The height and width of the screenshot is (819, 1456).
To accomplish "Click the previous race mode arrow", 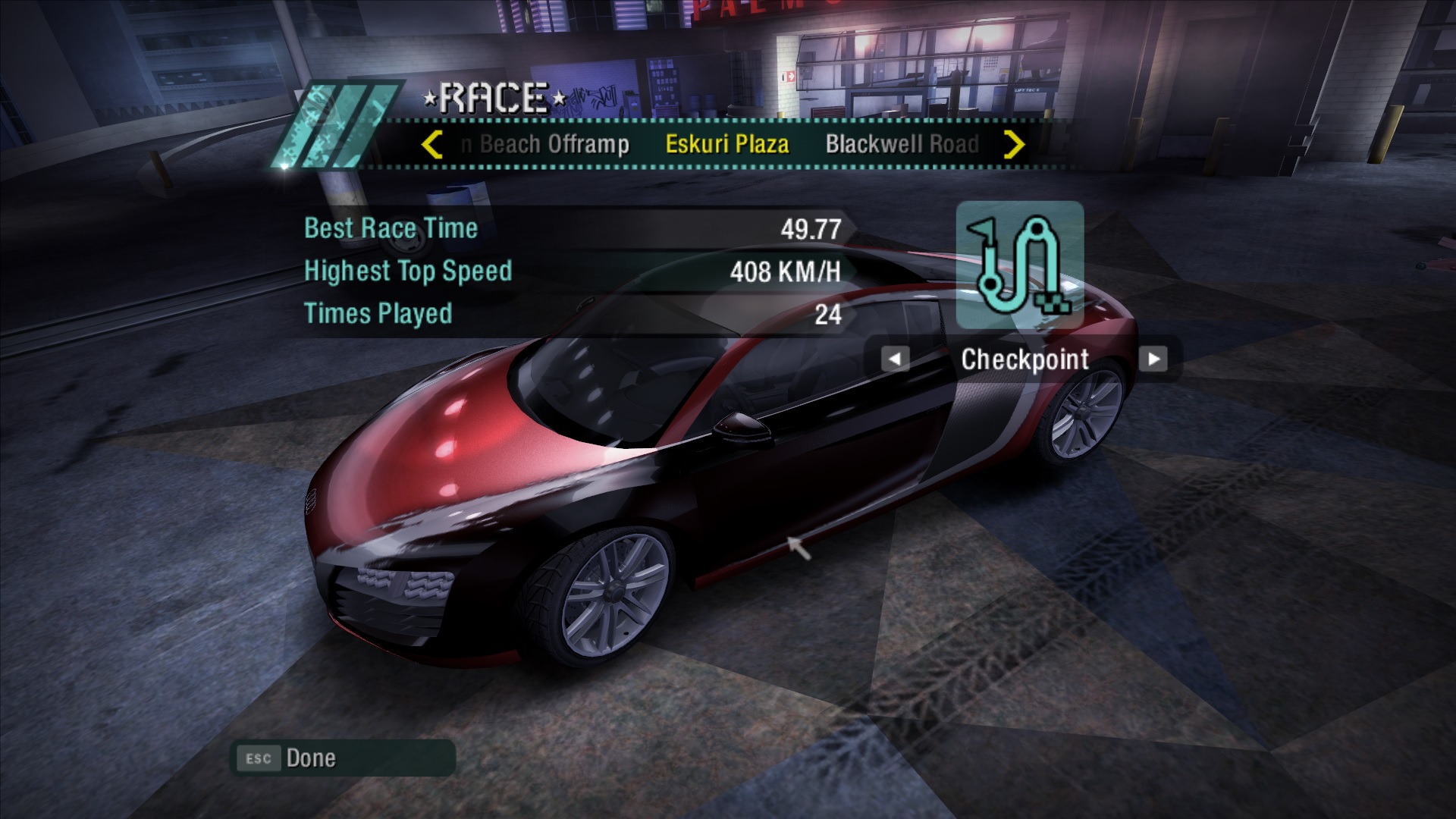I will click(x=895, y=359).
